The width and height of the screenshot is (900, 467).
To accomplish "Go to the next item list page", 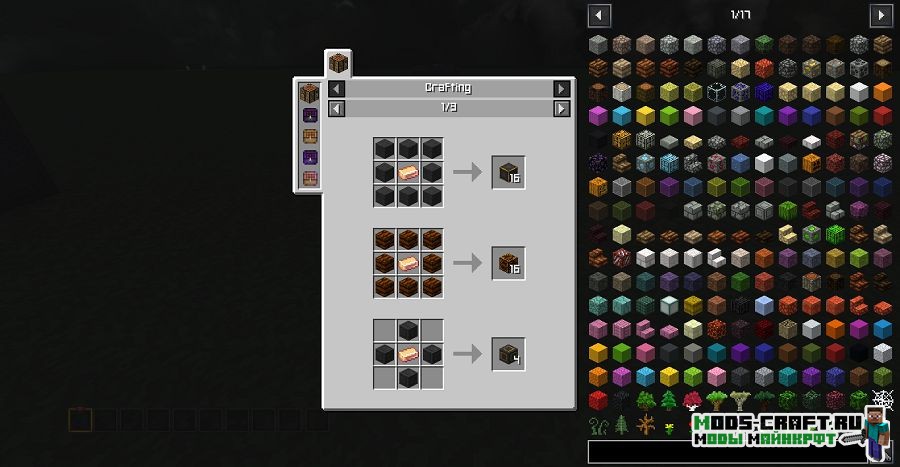I will click(x=881, y=15).
